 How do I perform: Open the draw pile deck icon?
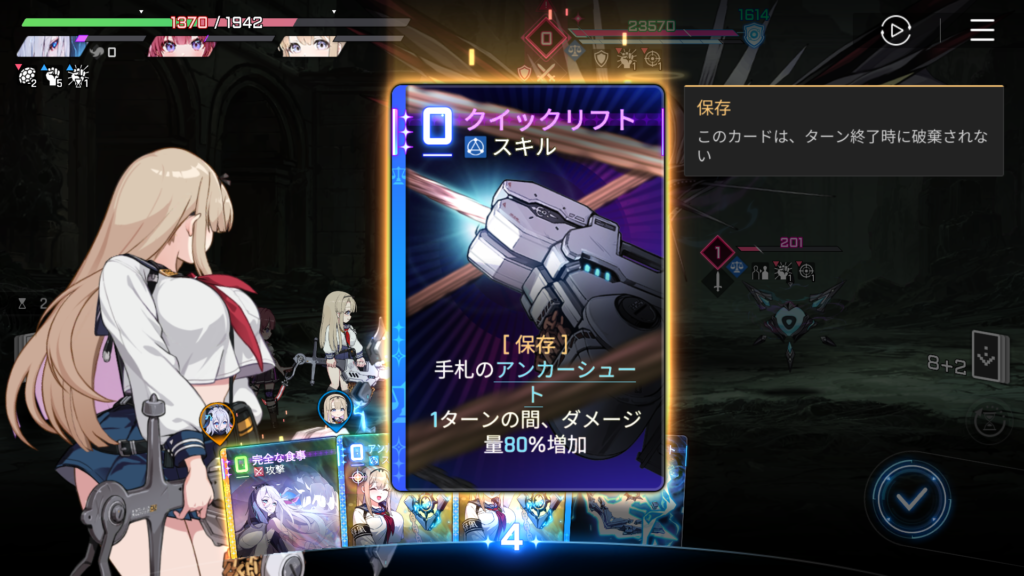click(x=989, y=358)
